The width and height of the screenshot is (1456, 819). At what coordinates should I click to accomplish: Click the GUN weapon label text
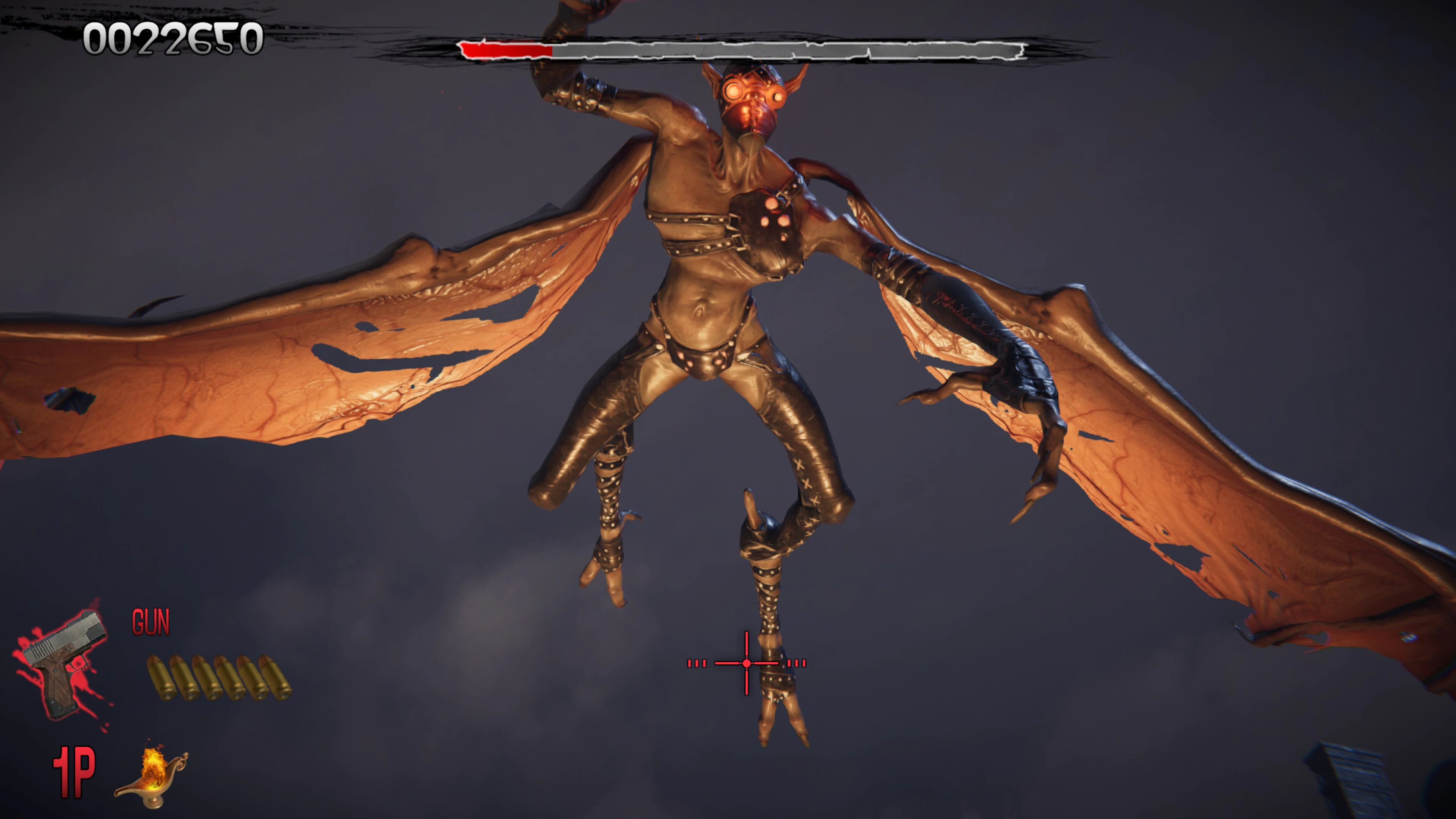[150, 622]
